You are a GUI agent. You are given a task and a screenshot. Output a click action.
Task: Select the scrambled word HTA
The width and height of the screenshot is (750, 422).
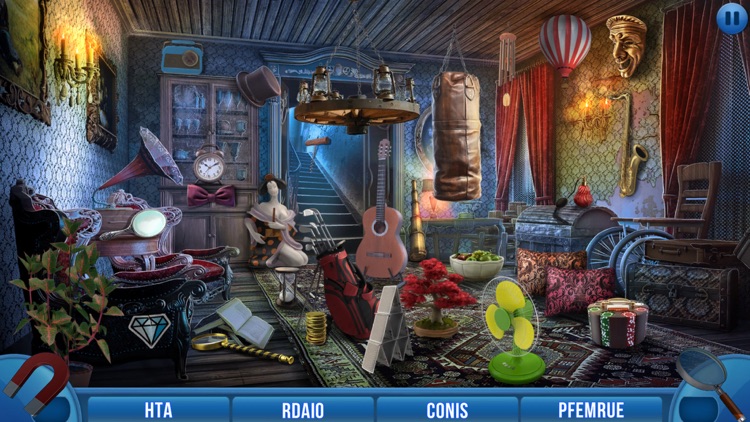pyautogui.click(x=158, y=410)
